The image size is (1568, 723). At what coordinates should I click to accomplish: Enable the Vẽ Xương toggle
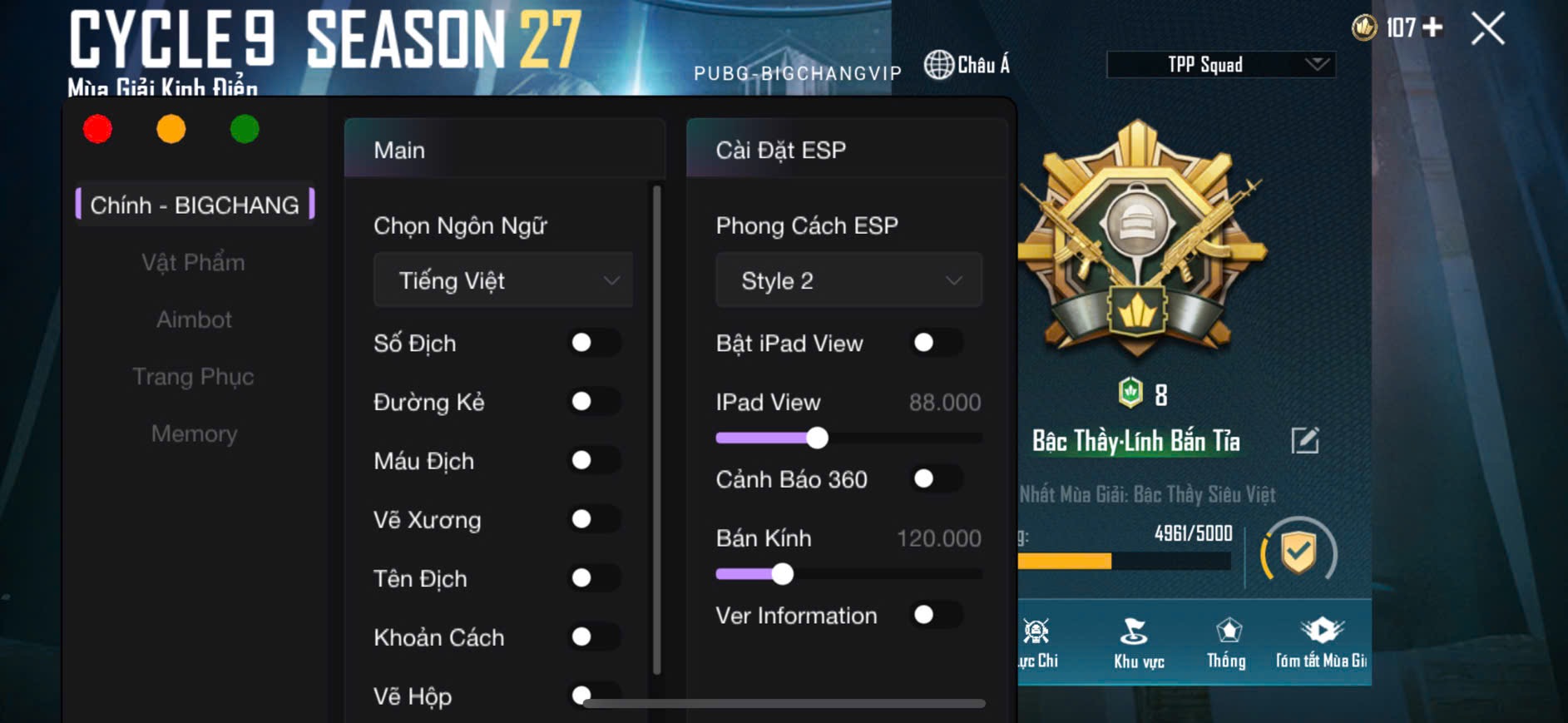click(593, 519)
